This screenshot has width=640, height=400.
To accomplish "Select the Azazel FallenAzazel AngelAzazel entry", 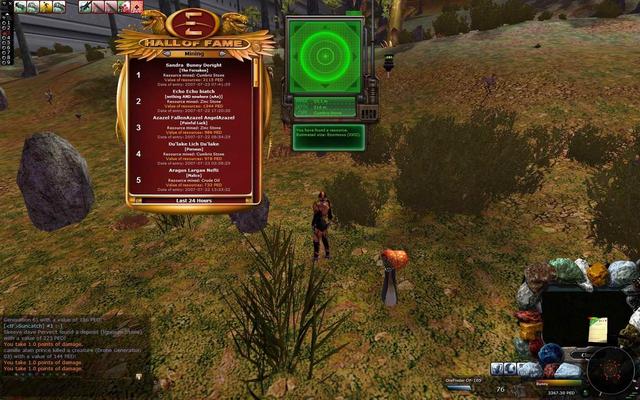I will [x=195, y=127].
